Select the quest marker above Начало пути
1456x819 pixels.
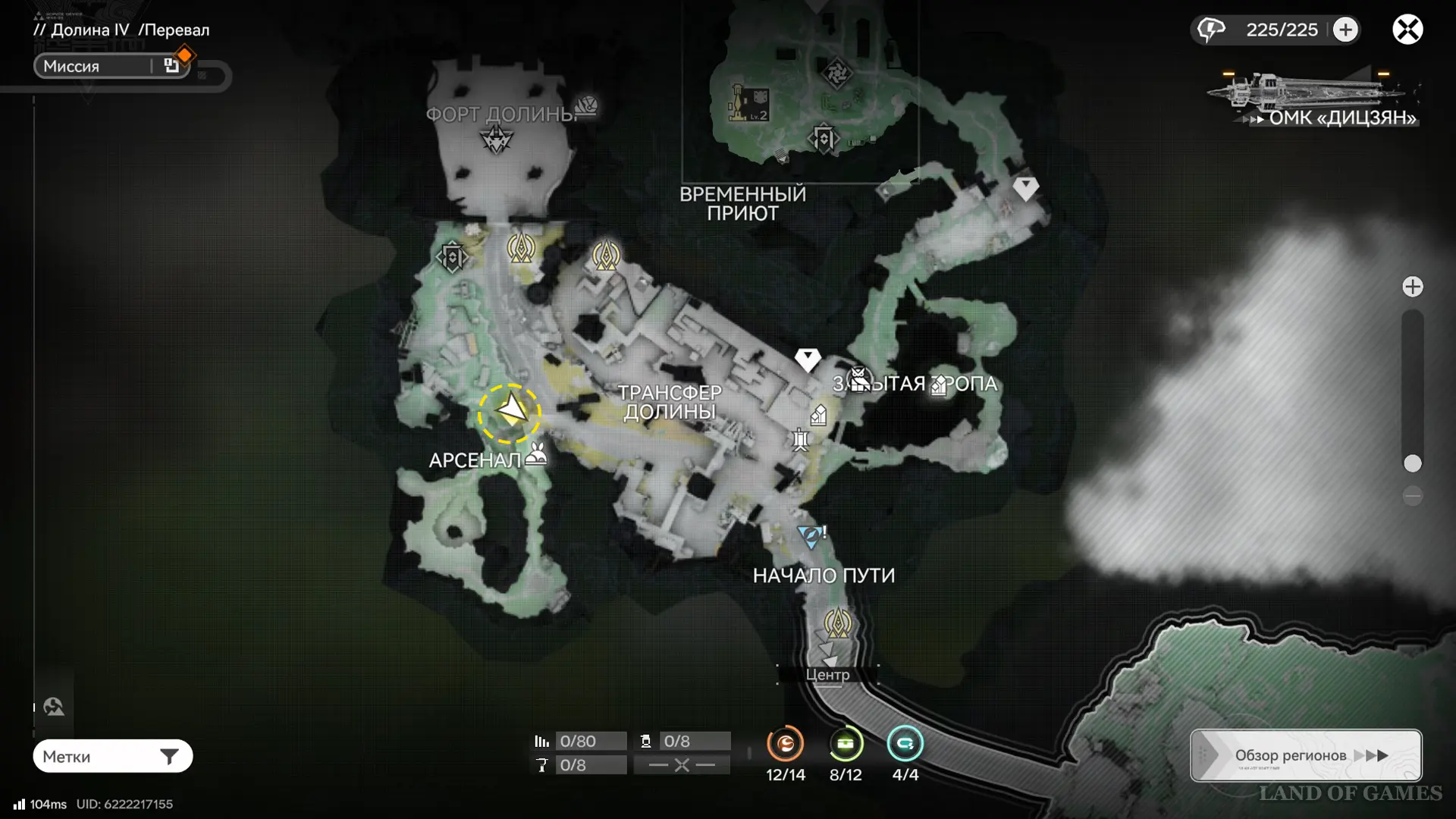(x=810, y=536)
